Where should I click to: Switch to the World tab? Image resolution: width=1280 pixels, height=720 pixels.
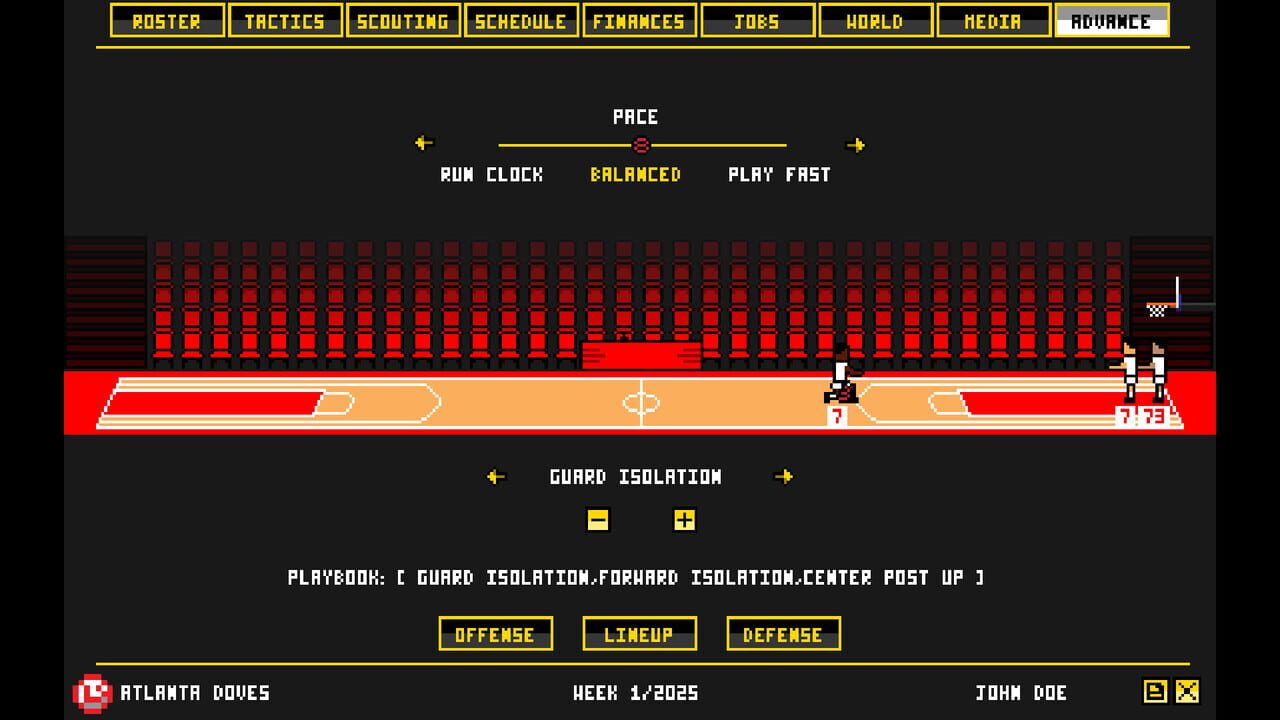(x=875, y=20)
